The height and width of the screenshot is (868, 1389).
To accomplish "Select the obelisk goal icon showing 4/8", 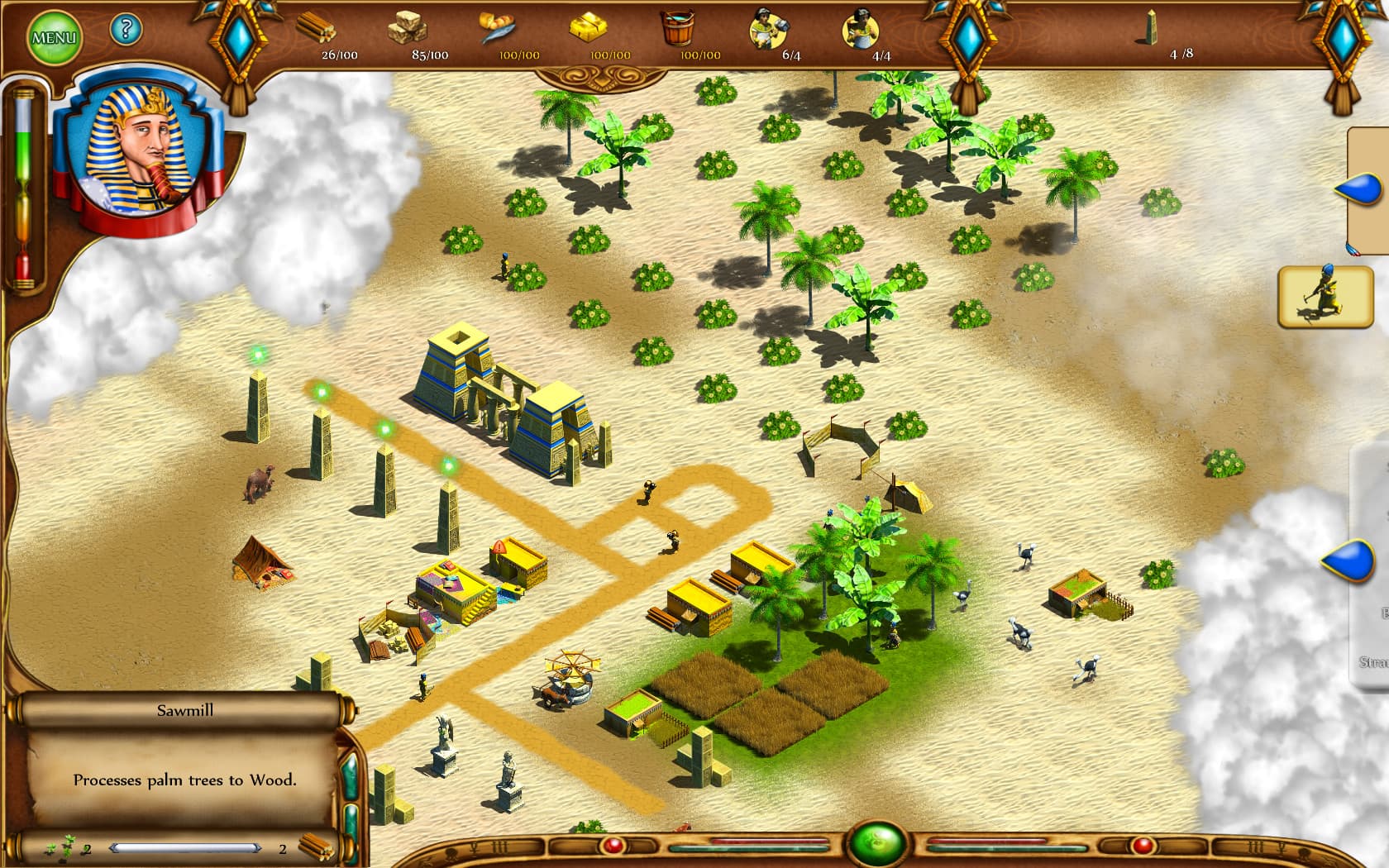I will tap(1149, 27).
